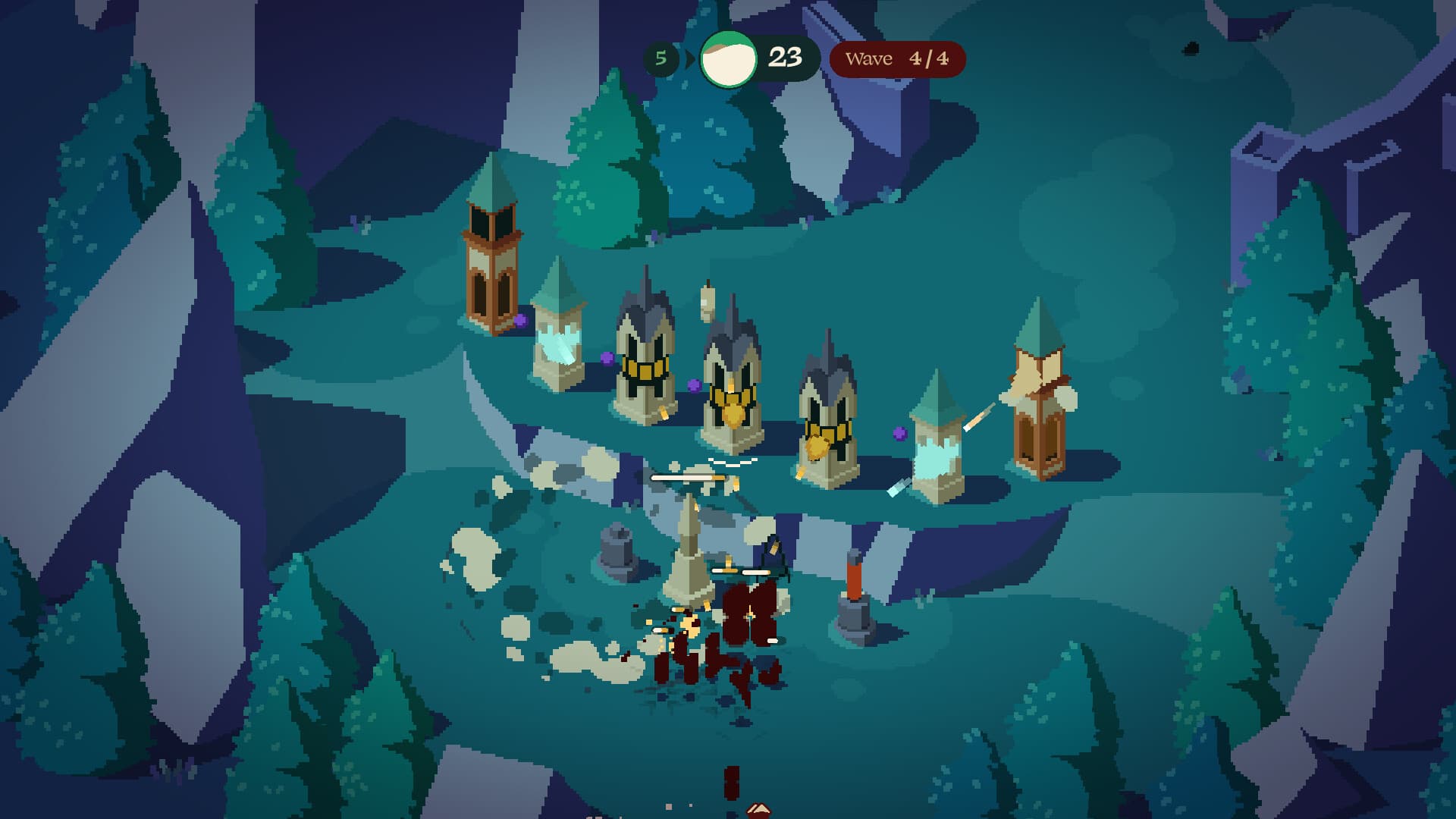Screen dimensions: 1456x819
Task: Click the 23 currency counter
Action: [x=784, y=56]
